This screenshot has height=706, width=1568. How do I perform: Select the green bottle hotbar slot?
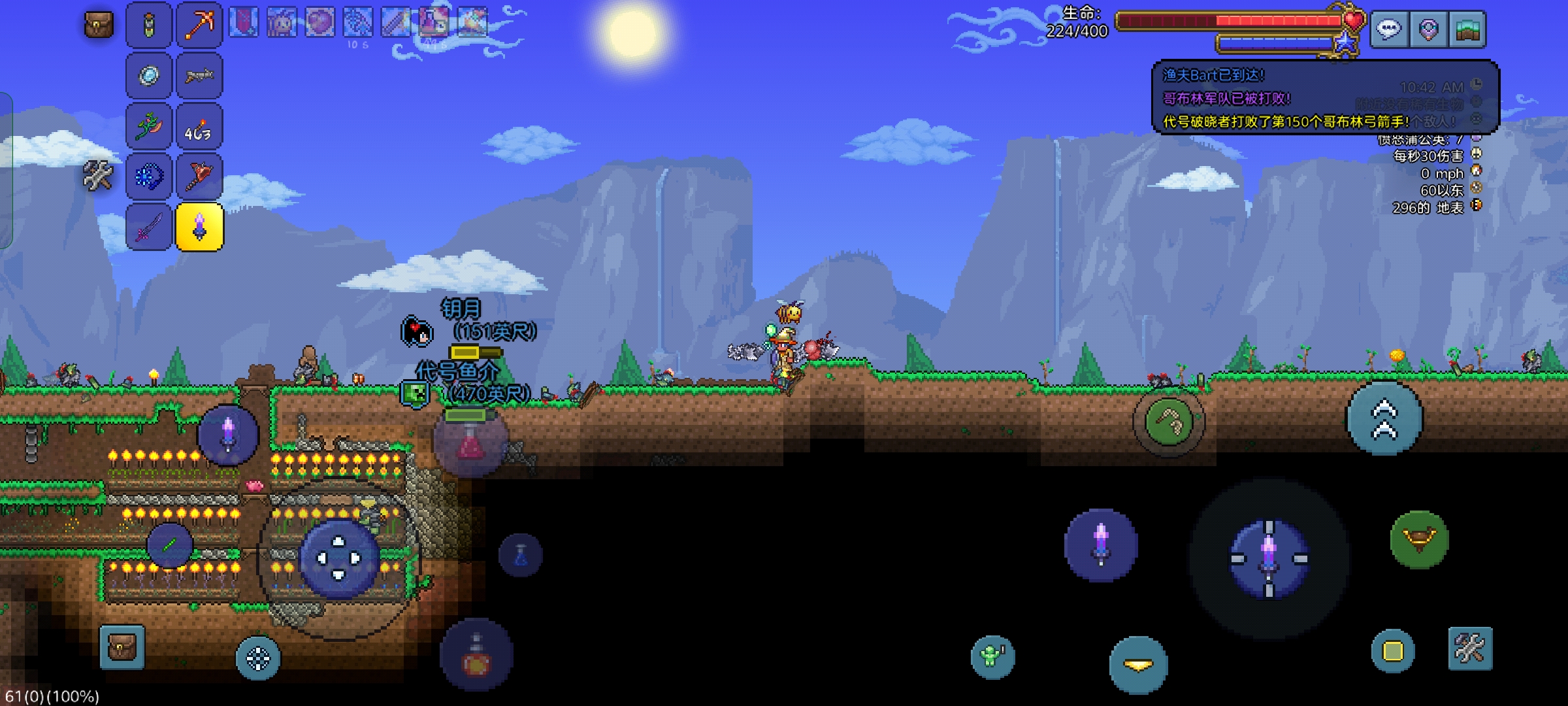(149, 25)
